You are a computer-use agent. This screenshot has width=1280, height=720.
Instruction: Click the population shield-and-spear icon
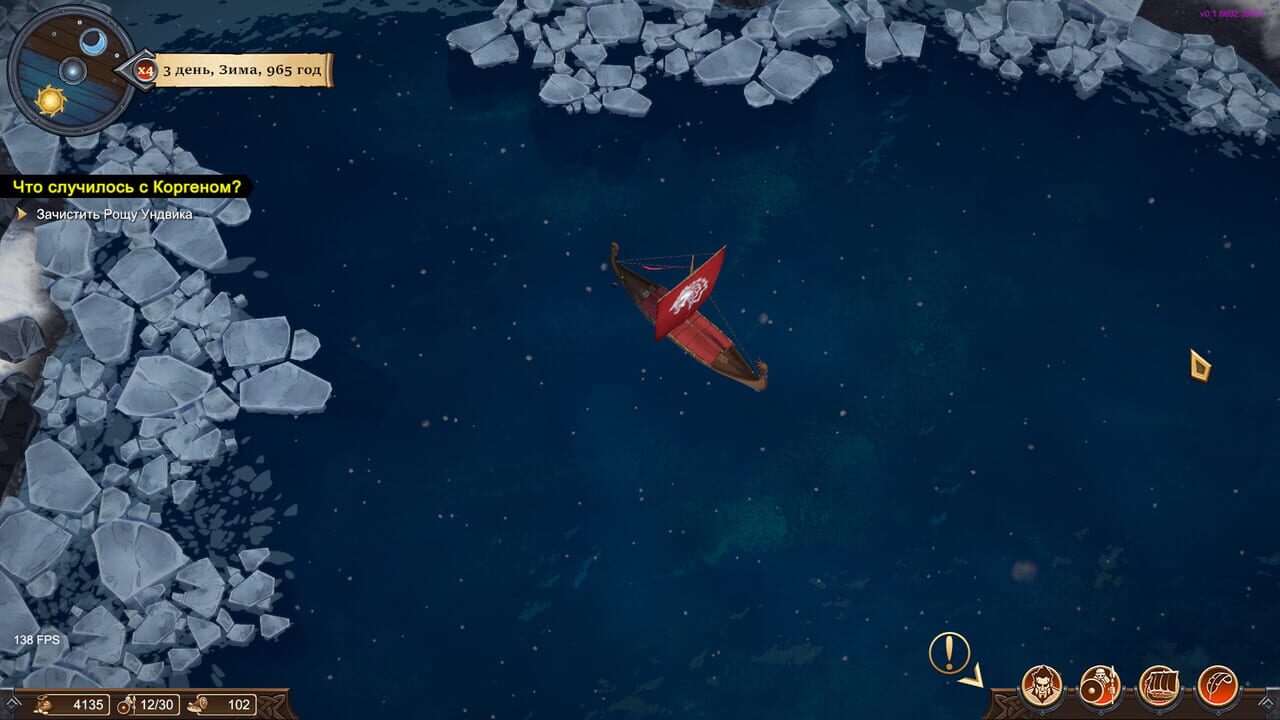tap(126, 704)
